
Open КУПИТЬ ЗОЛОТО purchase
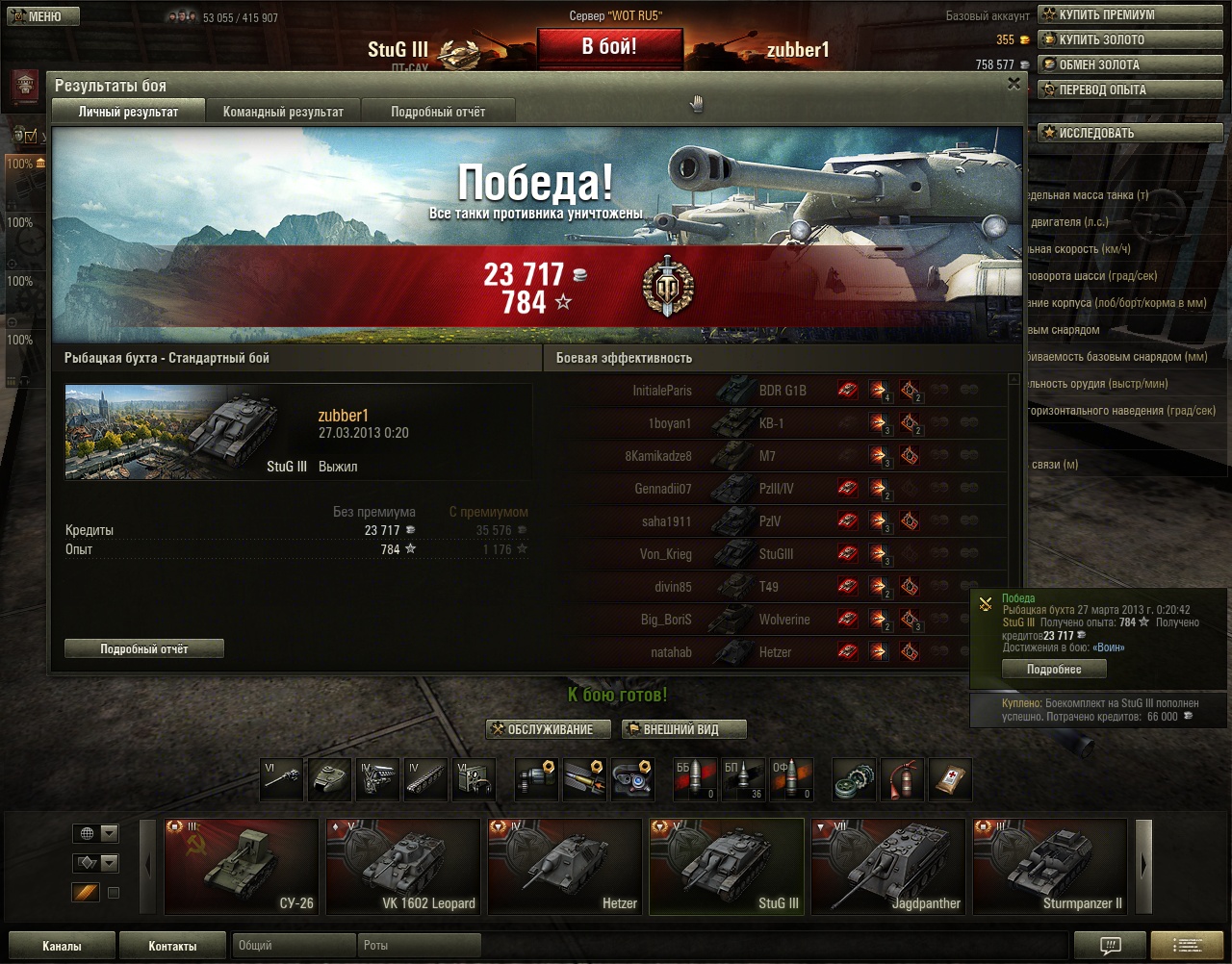(1128, 39)
